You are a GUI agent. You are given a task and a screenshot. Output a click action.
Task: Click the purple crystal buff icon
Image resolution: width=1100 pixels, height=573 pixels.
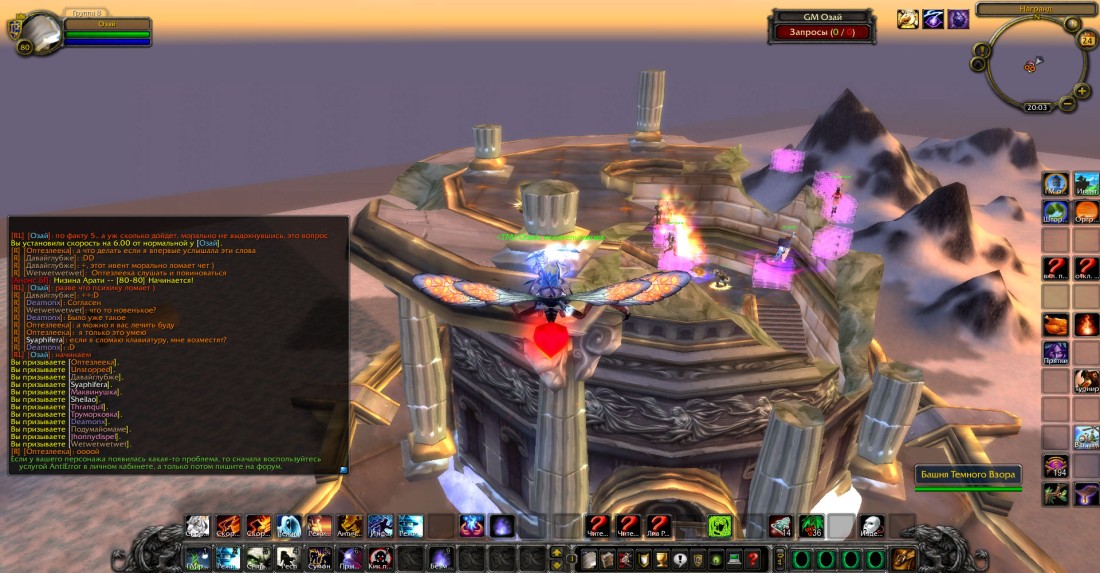[958, 19]
